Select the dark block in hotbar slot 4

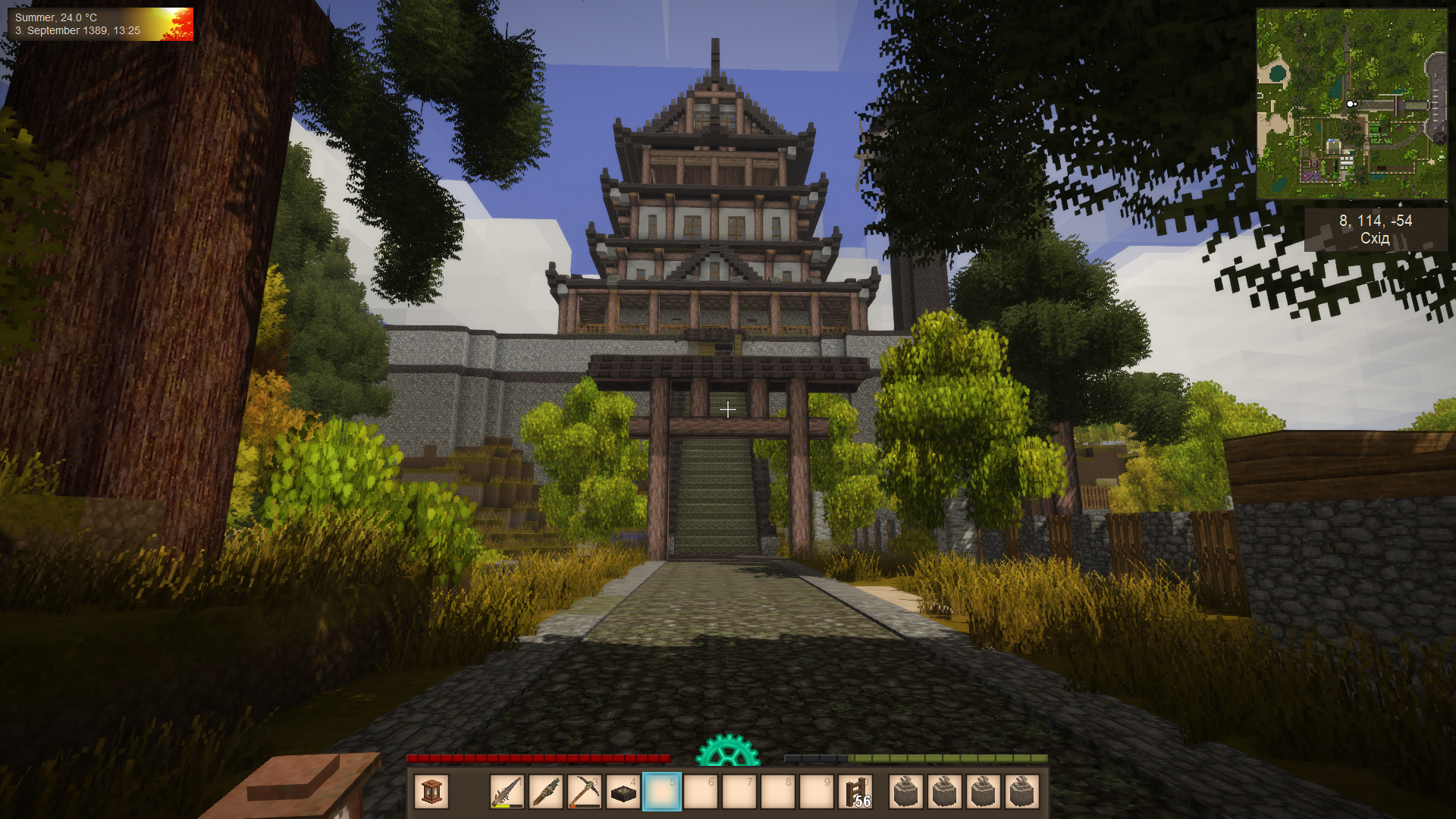click(623, 792)
